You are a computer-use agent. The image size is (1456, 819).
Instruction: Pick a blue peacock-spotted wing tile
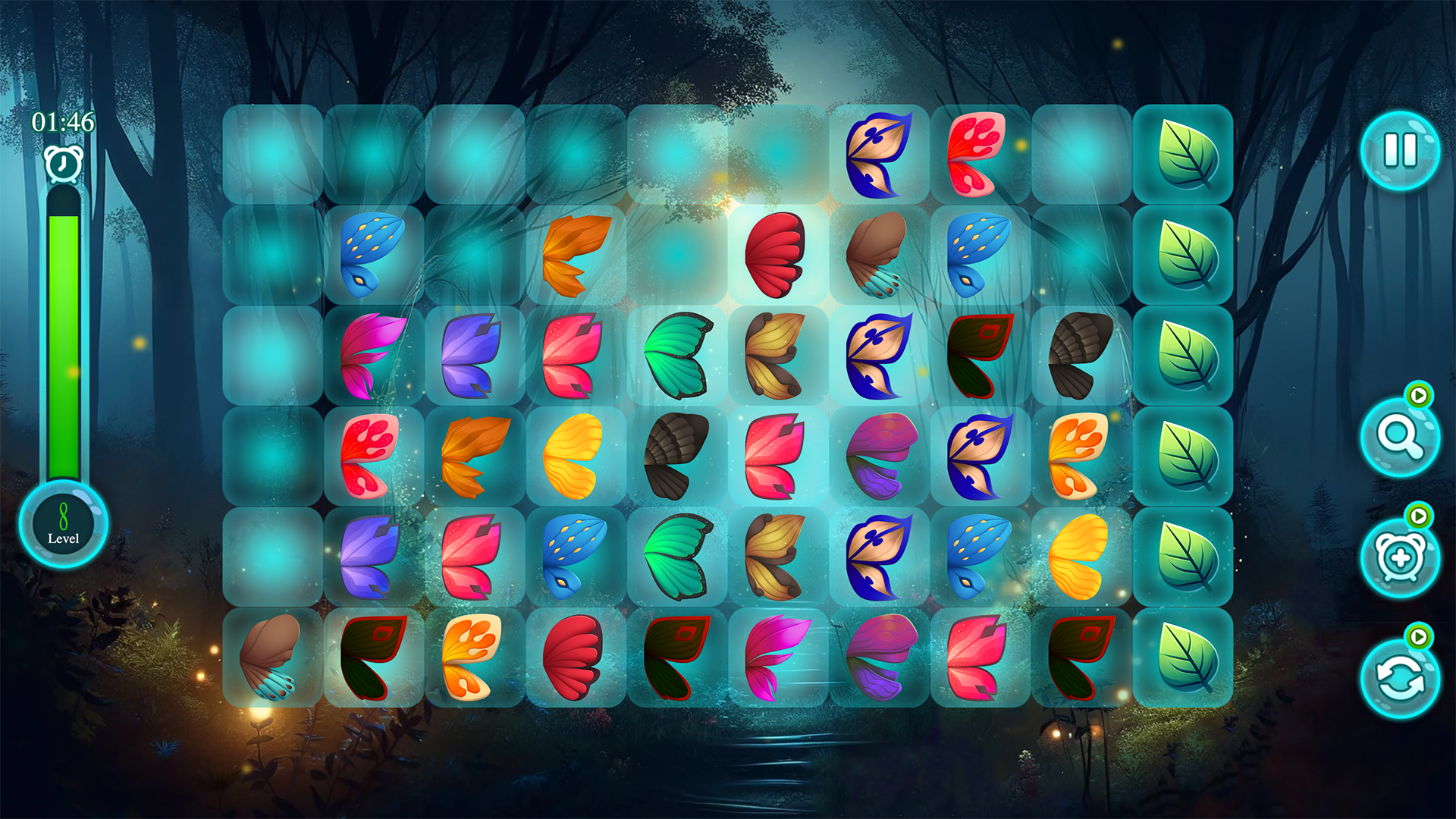click(372, 253)
